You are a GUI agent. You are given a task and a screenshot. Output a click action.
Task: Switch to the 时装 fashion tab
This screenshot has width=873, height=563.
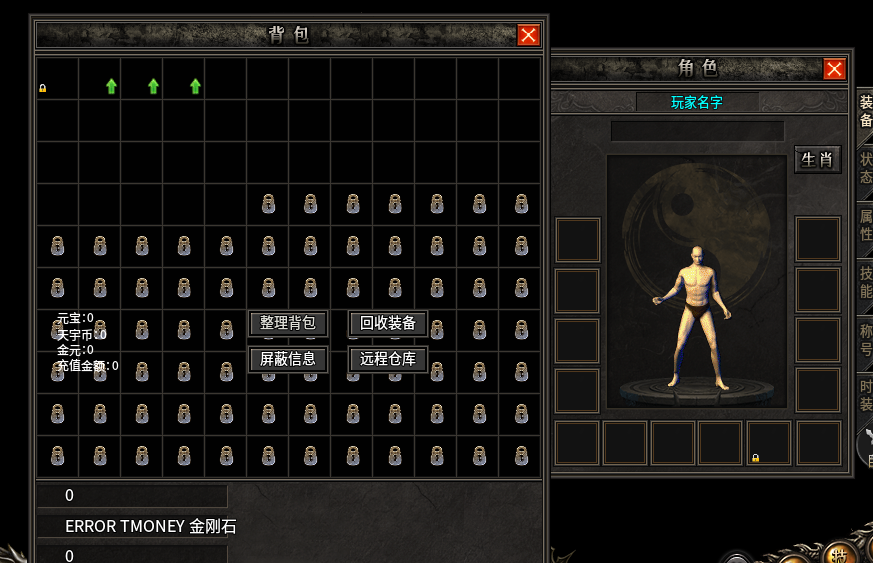tap(865, 395)
